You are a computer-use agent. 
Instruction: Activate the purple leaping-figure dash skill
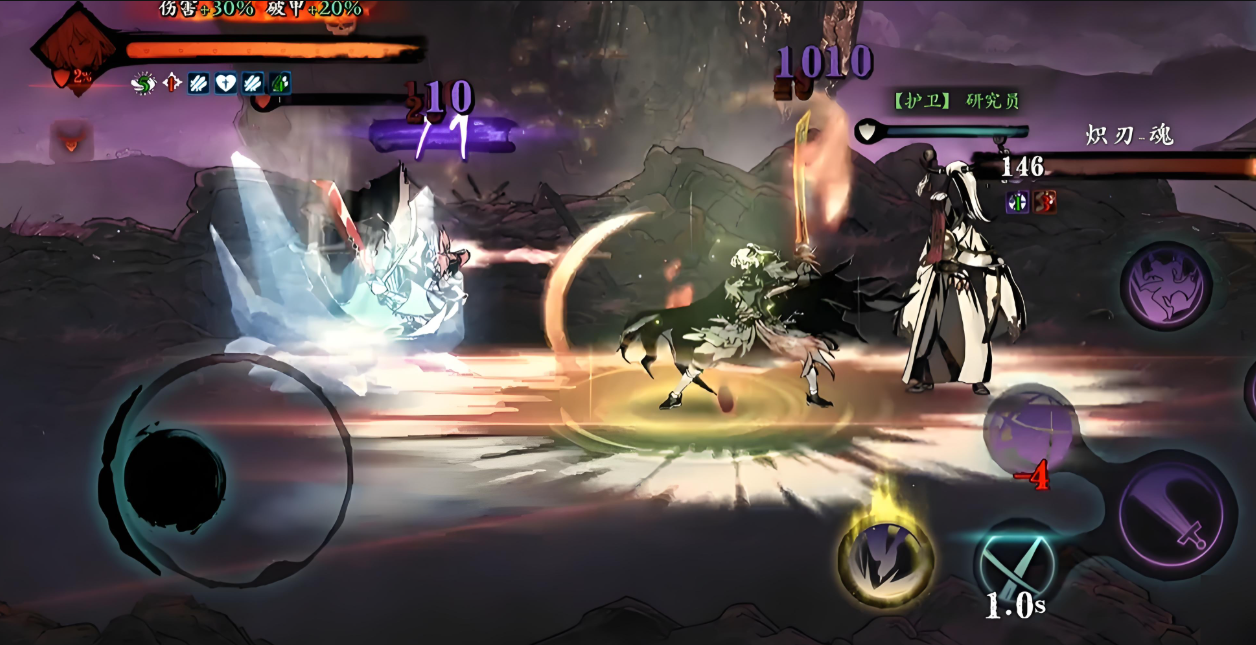(x=1165, y=286)
